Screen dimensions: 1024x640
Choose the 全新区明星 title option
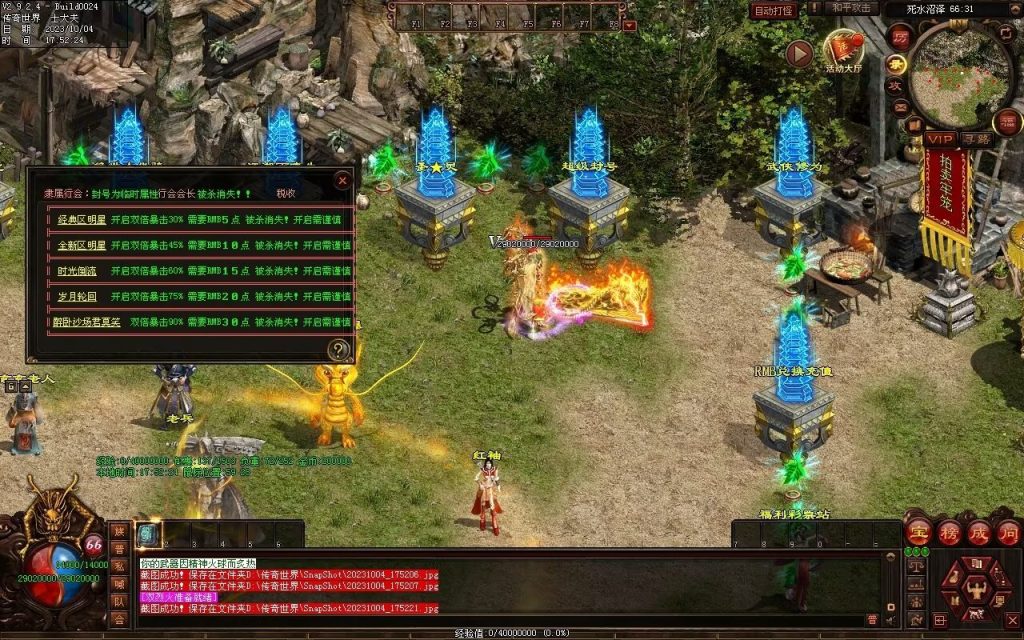tap(82, 245)
